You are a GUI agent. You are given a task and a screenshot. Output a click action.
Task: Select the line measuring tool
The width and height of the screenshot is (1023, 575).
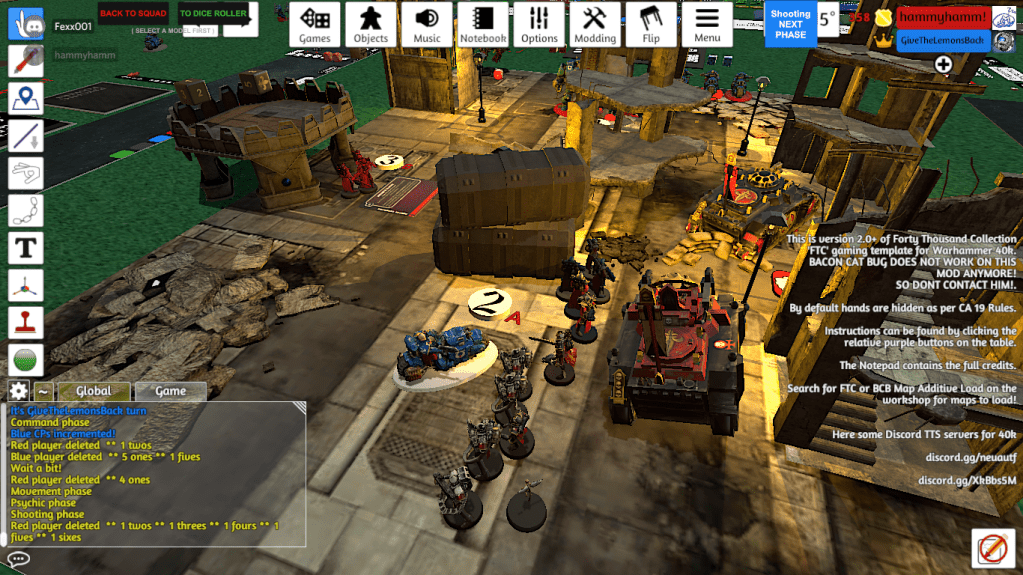[x=26, y=135]
